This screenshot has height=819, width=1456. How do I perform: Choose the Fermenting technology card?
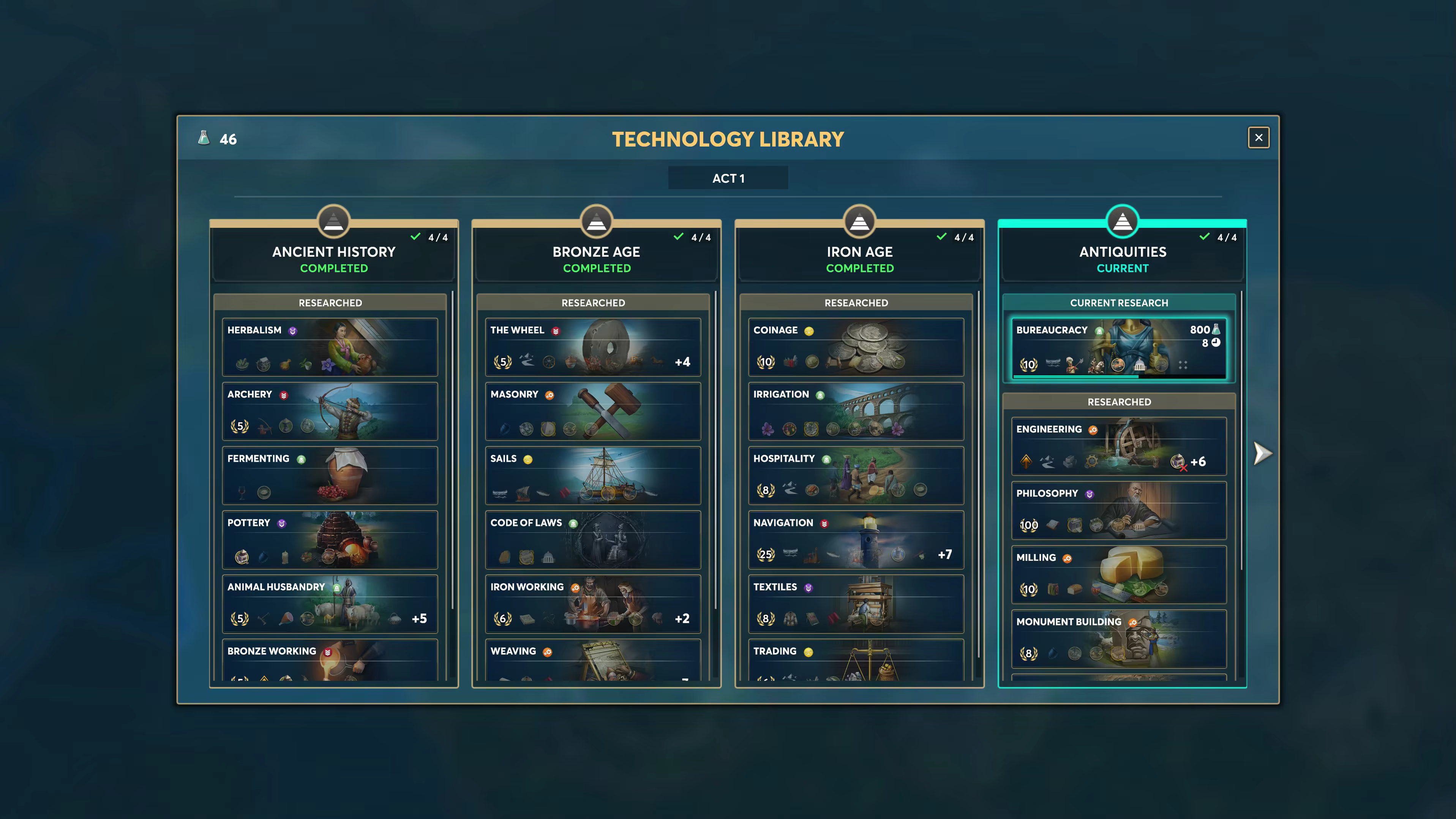pyautogui.click(x=330, y=475)
